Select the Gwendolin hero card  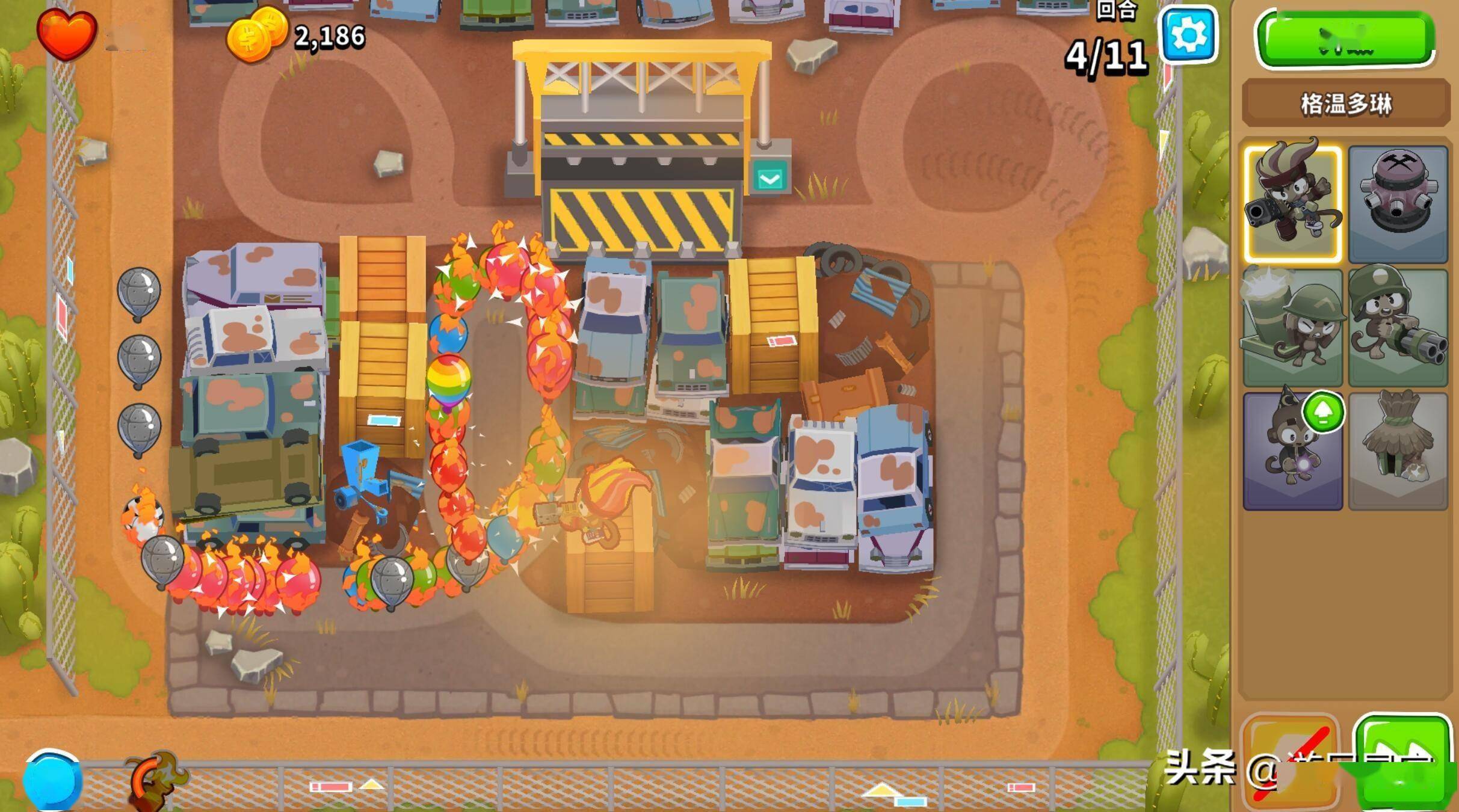[1292, 203]
